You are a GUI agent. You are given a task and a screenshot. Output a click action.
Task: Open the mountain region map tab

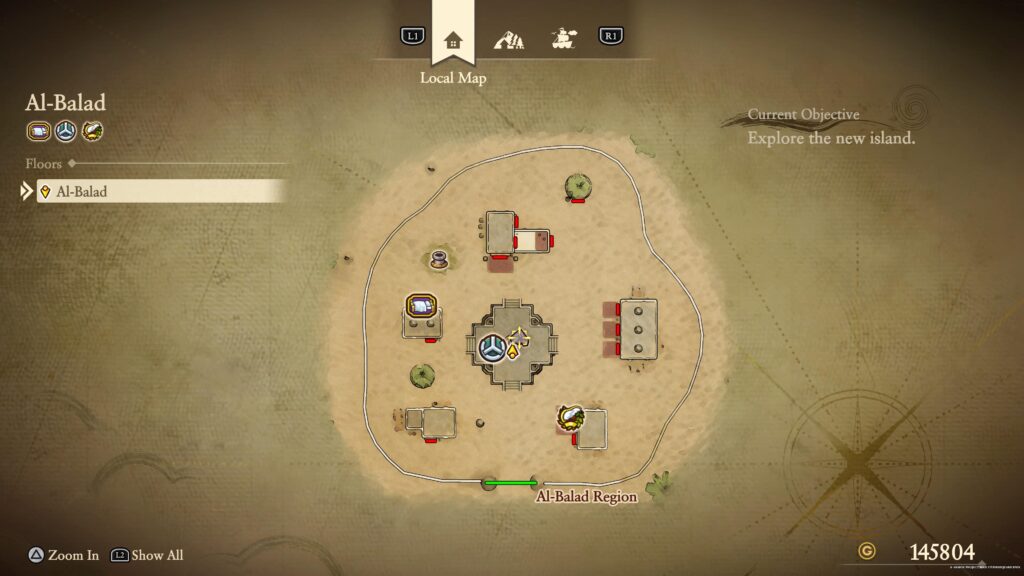[x=509, y=40]
